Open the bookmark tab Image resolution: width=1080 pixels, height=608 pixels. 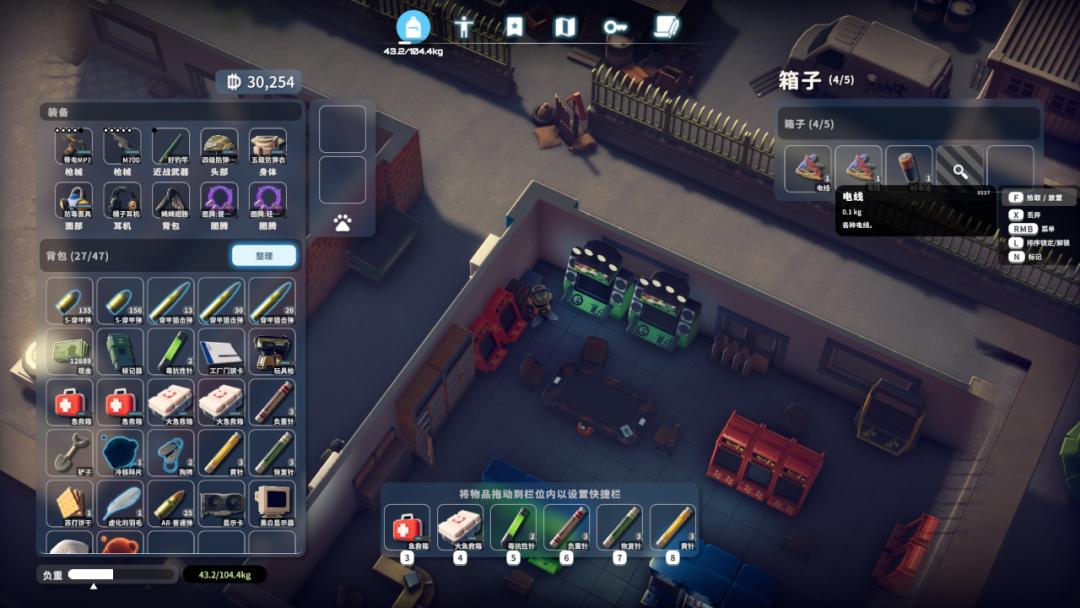(514, 27)
